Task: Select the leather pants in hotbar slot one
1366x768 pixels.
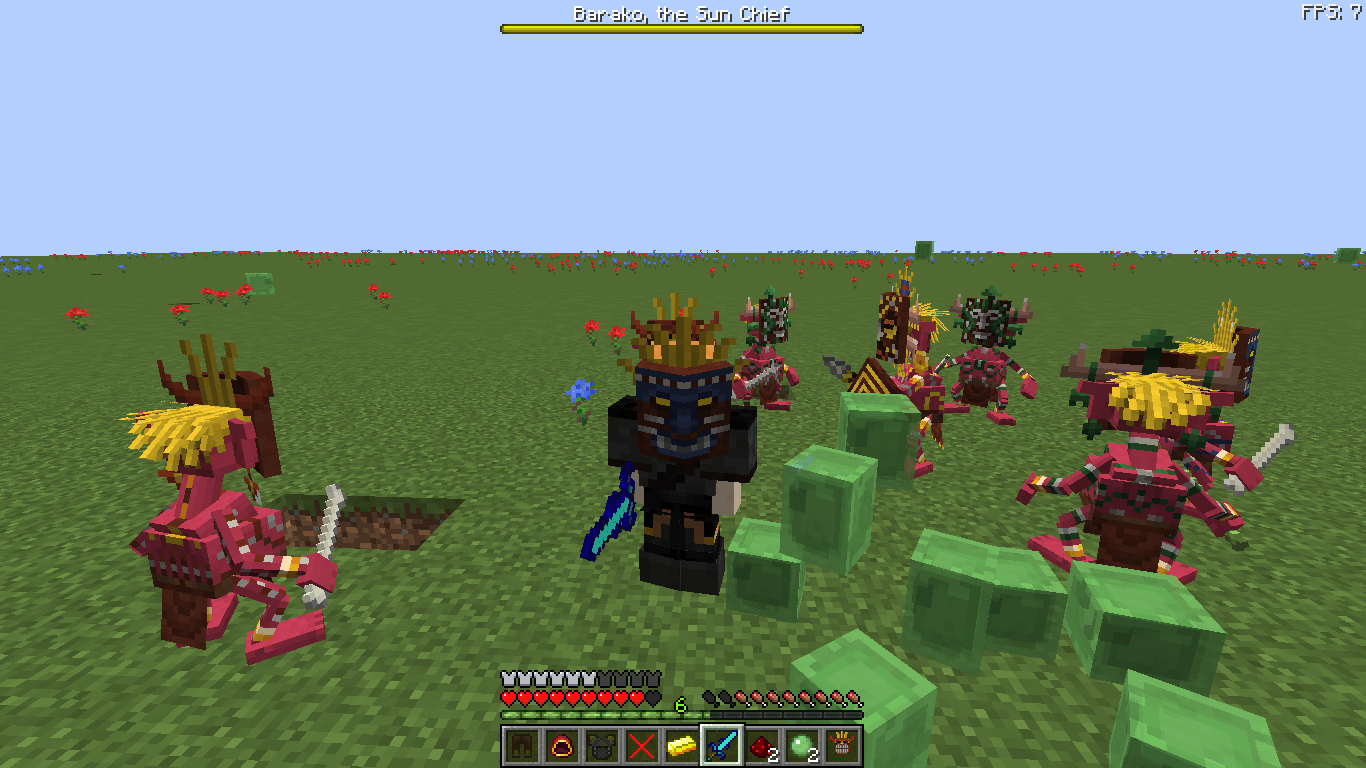Action: 523,747
